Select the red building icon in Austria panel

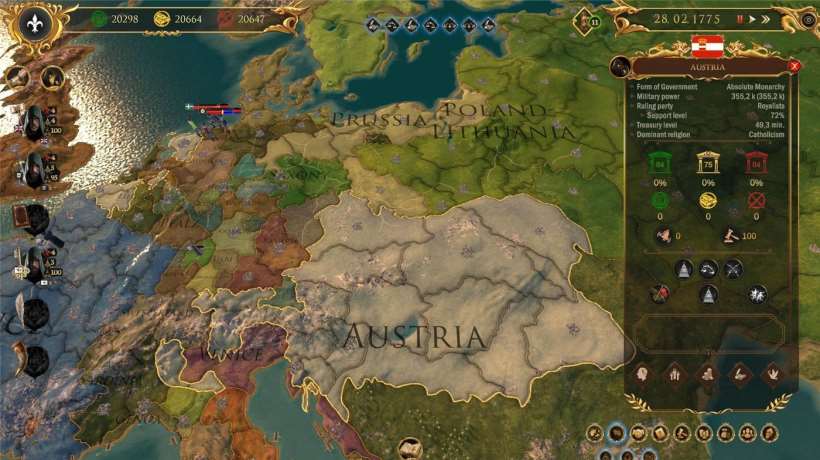(x=756, y=164)
